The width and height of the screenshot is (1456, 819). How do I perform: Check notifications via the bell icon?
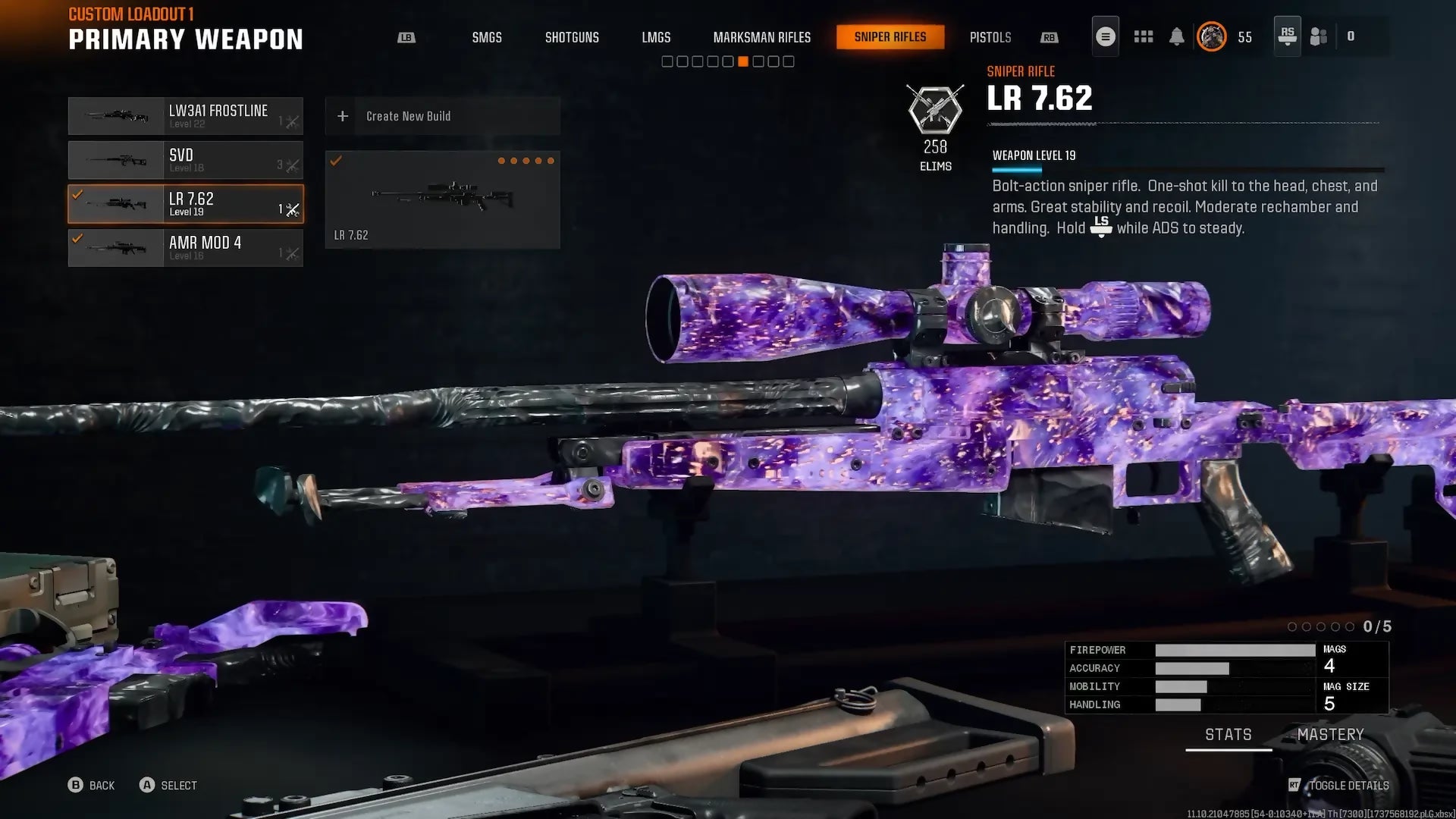click(x=1176, y=36)
